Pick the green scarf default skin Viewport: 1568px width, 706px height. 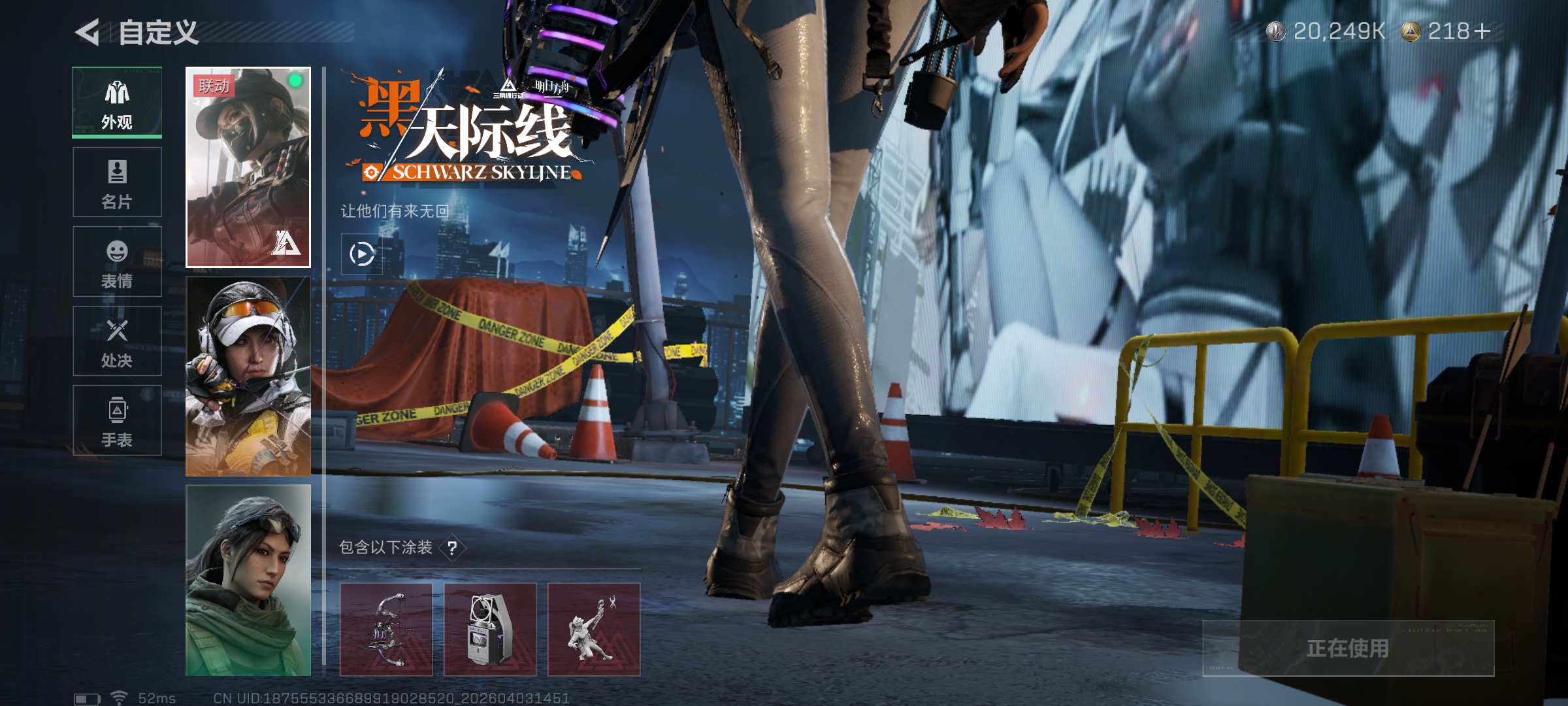(248, 580)
